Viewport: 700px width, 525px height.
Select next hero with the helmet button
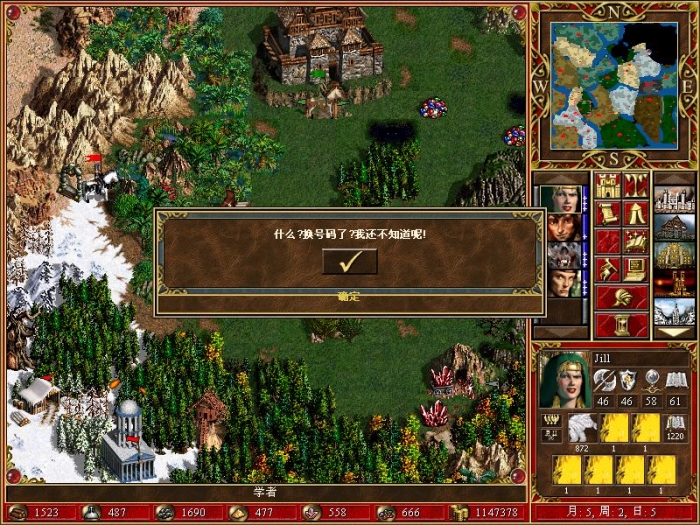coord(622,297)
